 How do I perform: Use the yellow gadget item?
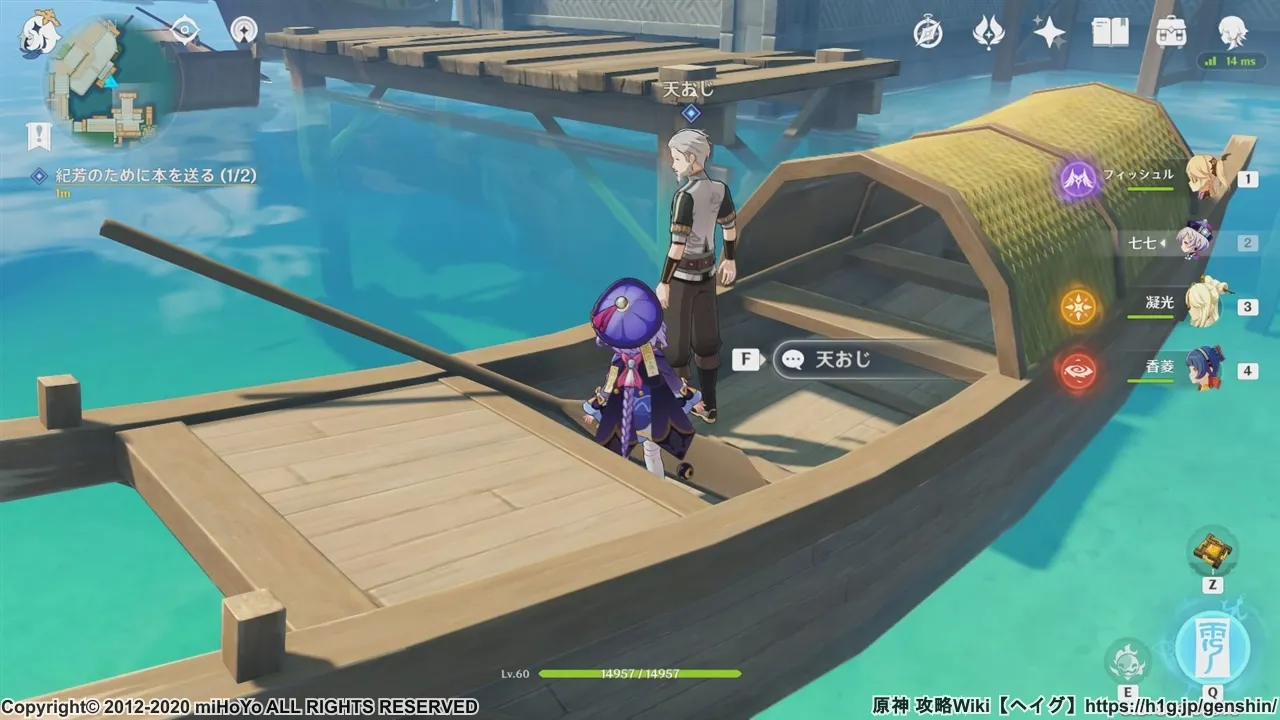(1212, 549)
